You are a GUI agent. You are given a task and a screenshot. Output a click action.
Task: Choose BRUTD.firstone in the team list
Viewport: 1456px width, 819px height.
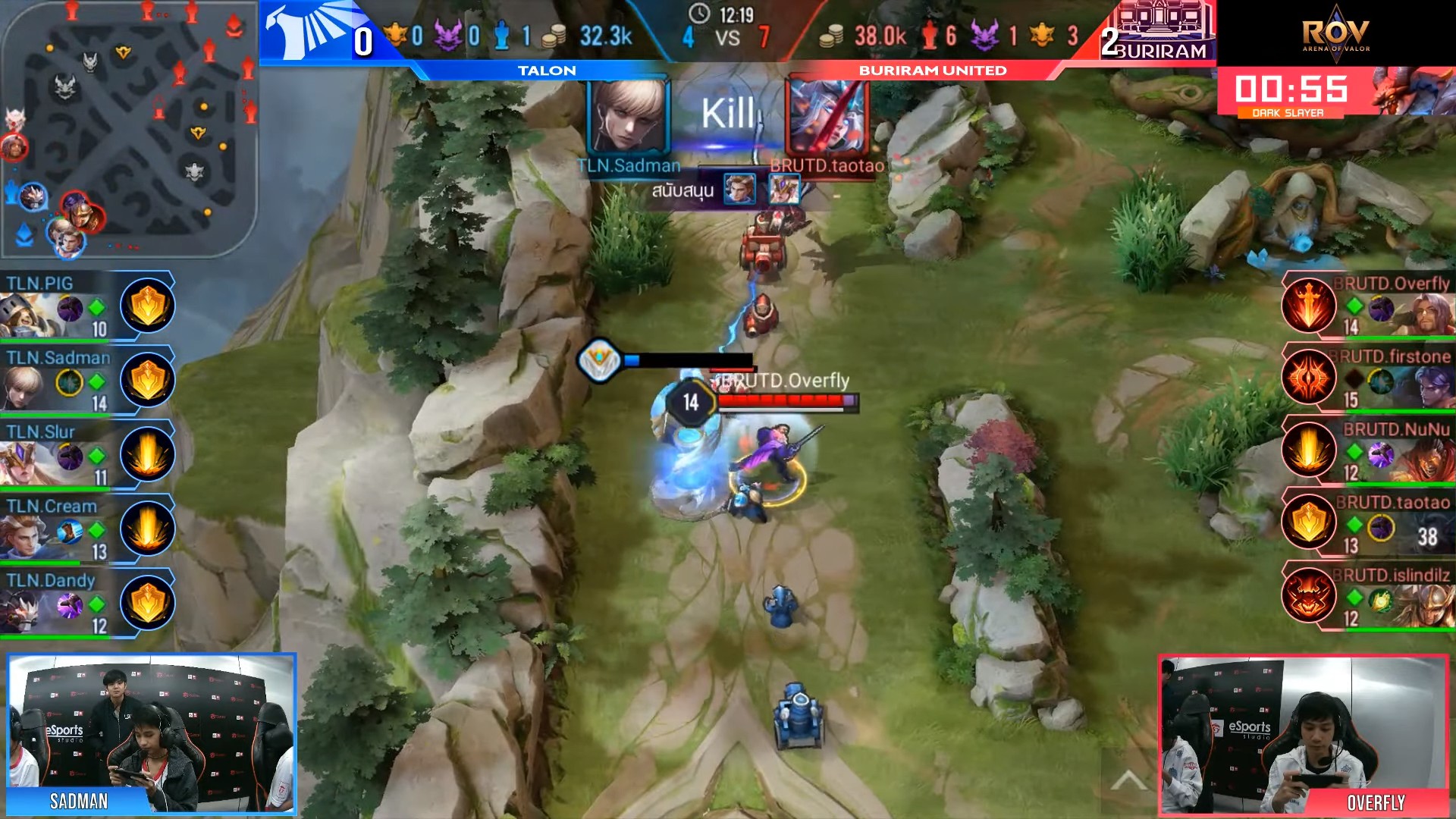click(1369, 378)
